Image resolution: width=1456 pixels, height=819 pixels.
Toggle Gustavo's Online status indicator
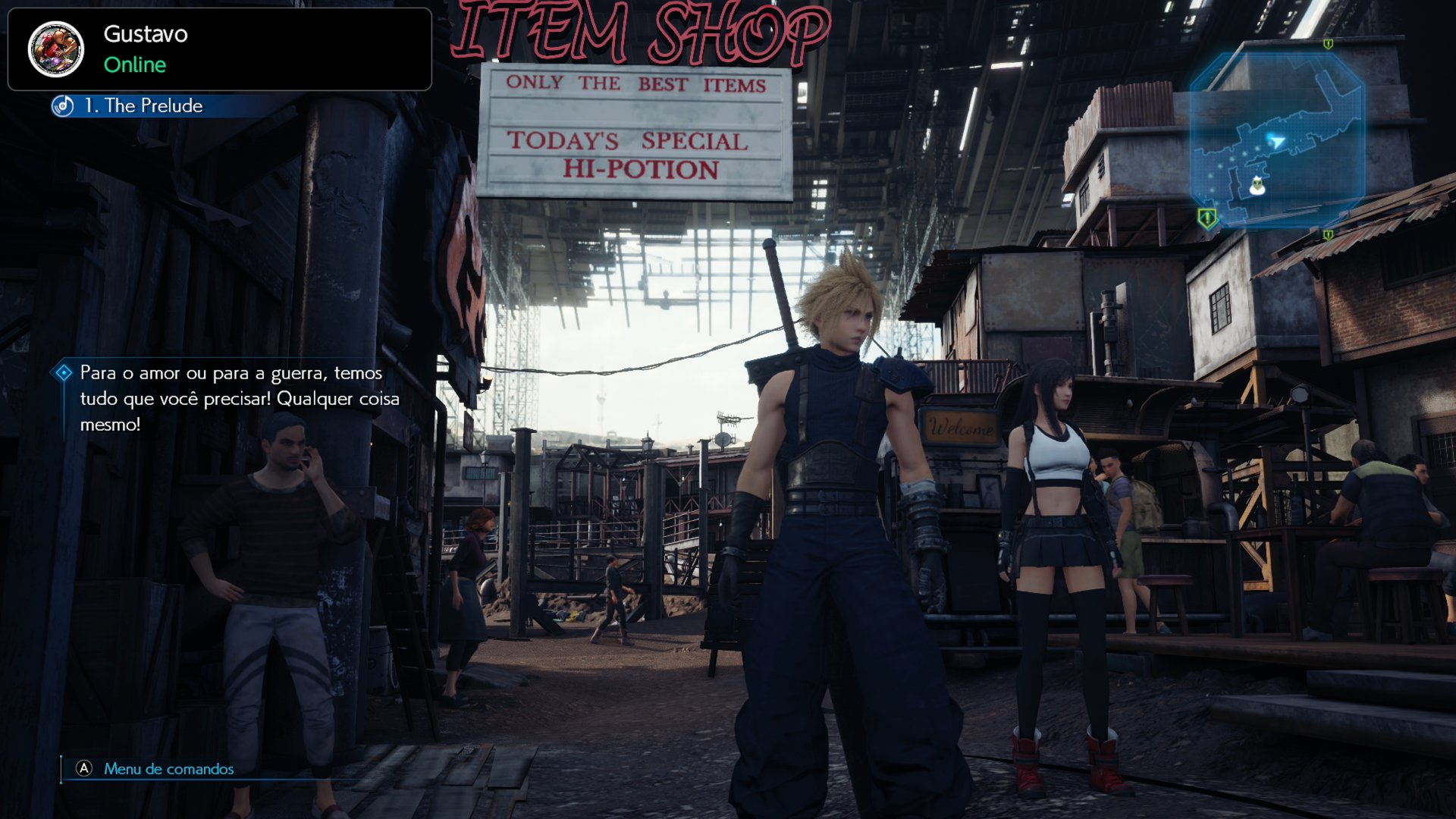(135, 66)
